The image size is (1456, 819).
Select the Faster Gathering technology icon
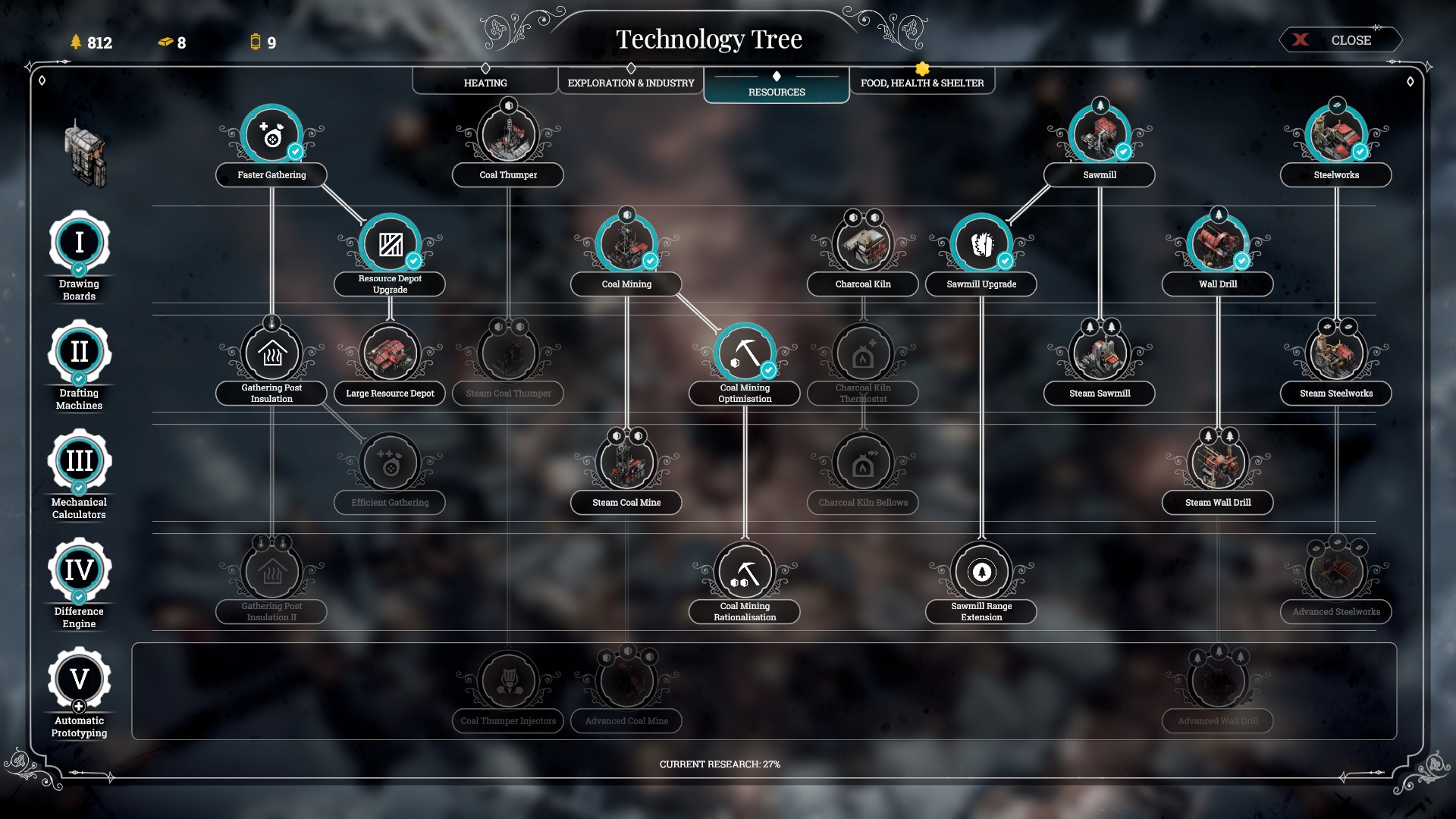click(x=270, y=135)
